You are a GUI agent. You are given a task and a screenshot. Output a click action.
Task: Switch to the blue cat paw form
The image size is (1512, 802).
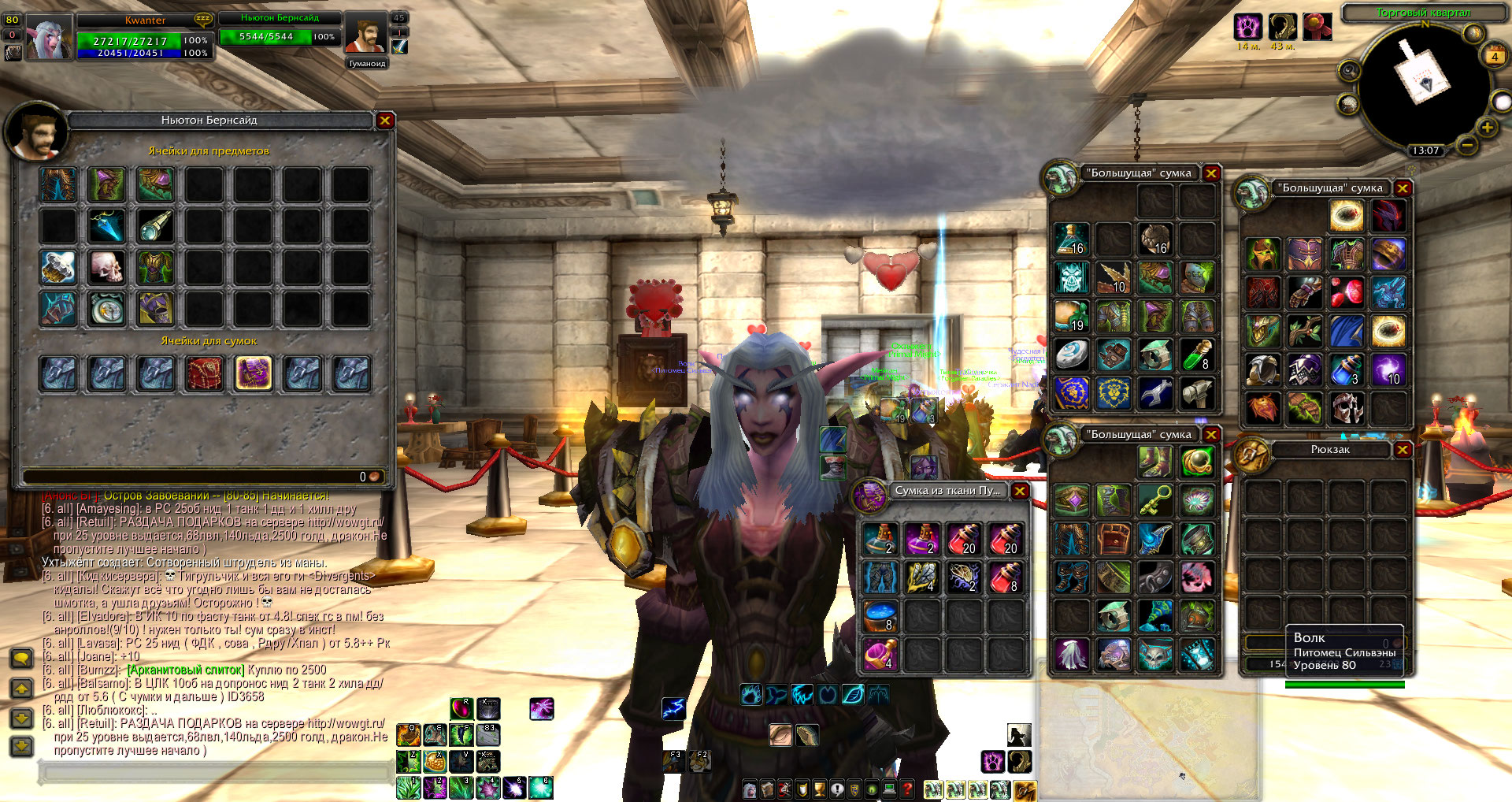pos(750,694)
